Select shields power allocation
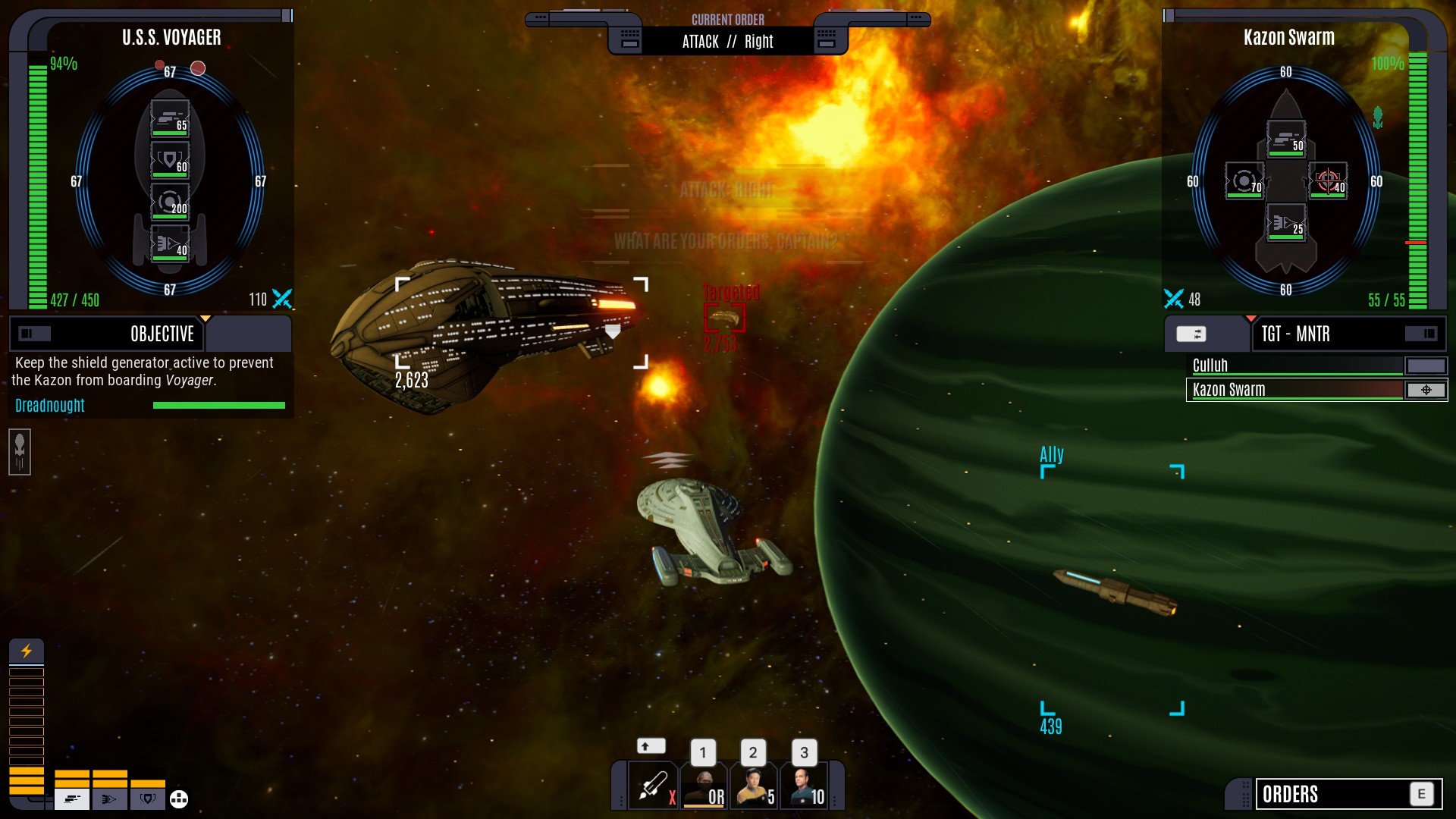 coord(148,799)
